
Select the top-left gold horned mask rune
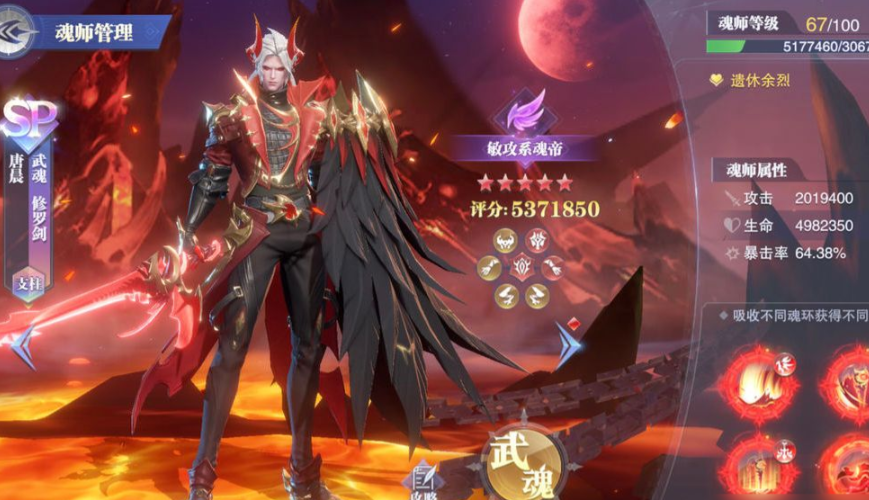tap(505, 241)
